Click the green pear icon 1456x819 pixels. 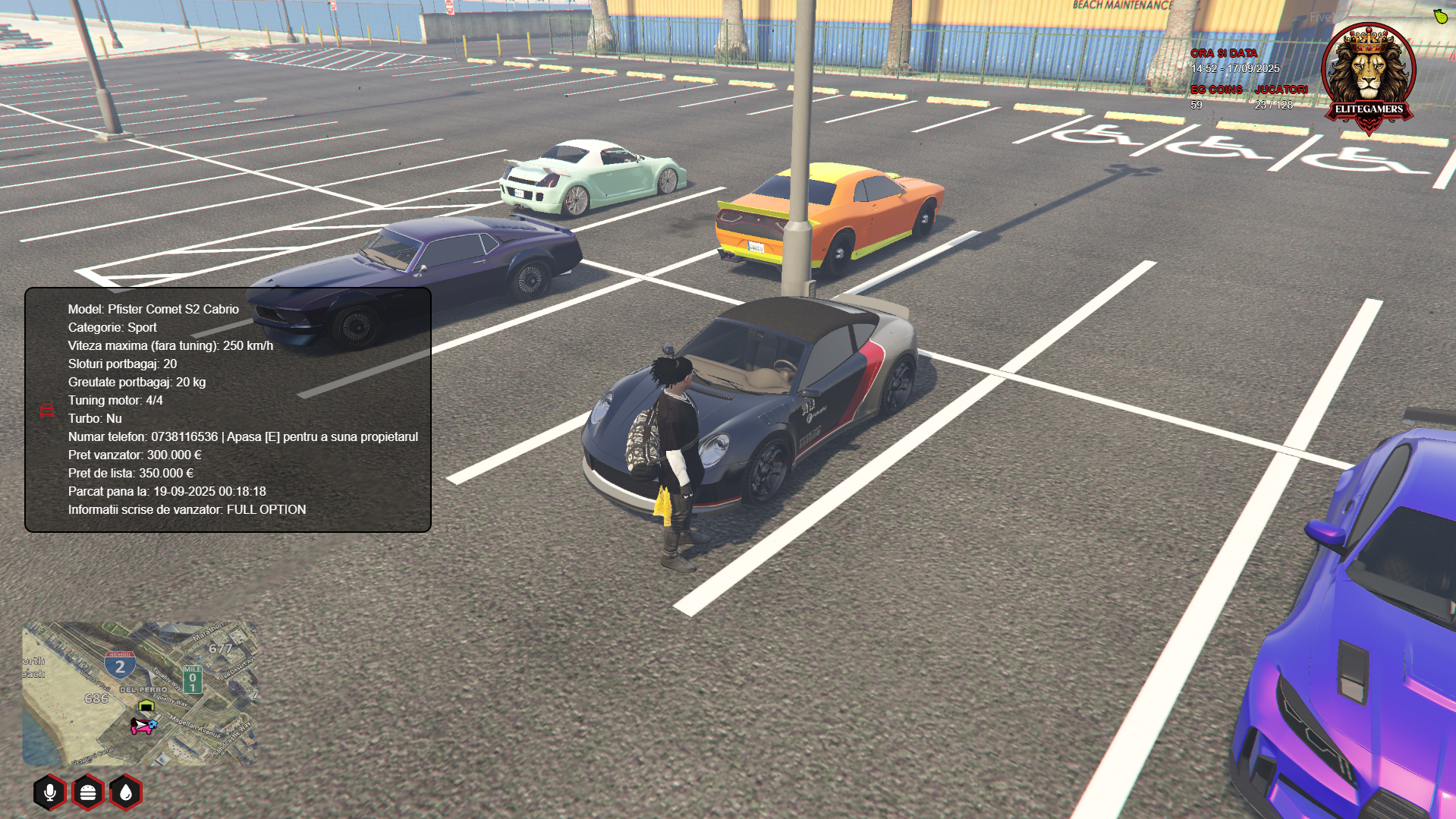(x=1440, y=16)
